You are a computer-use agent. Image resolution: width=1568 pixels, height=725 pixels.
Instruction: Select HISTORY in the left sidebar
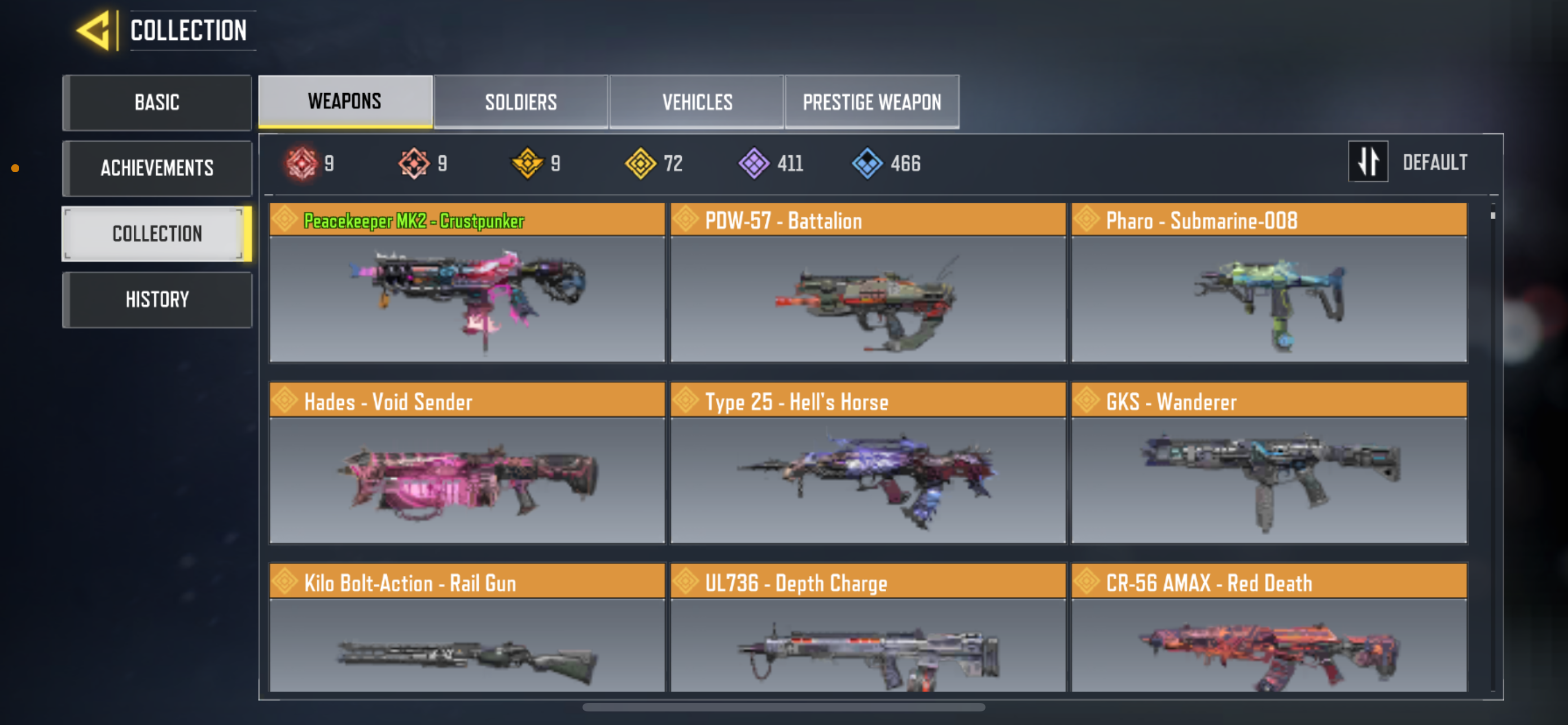tap(157, 299)
